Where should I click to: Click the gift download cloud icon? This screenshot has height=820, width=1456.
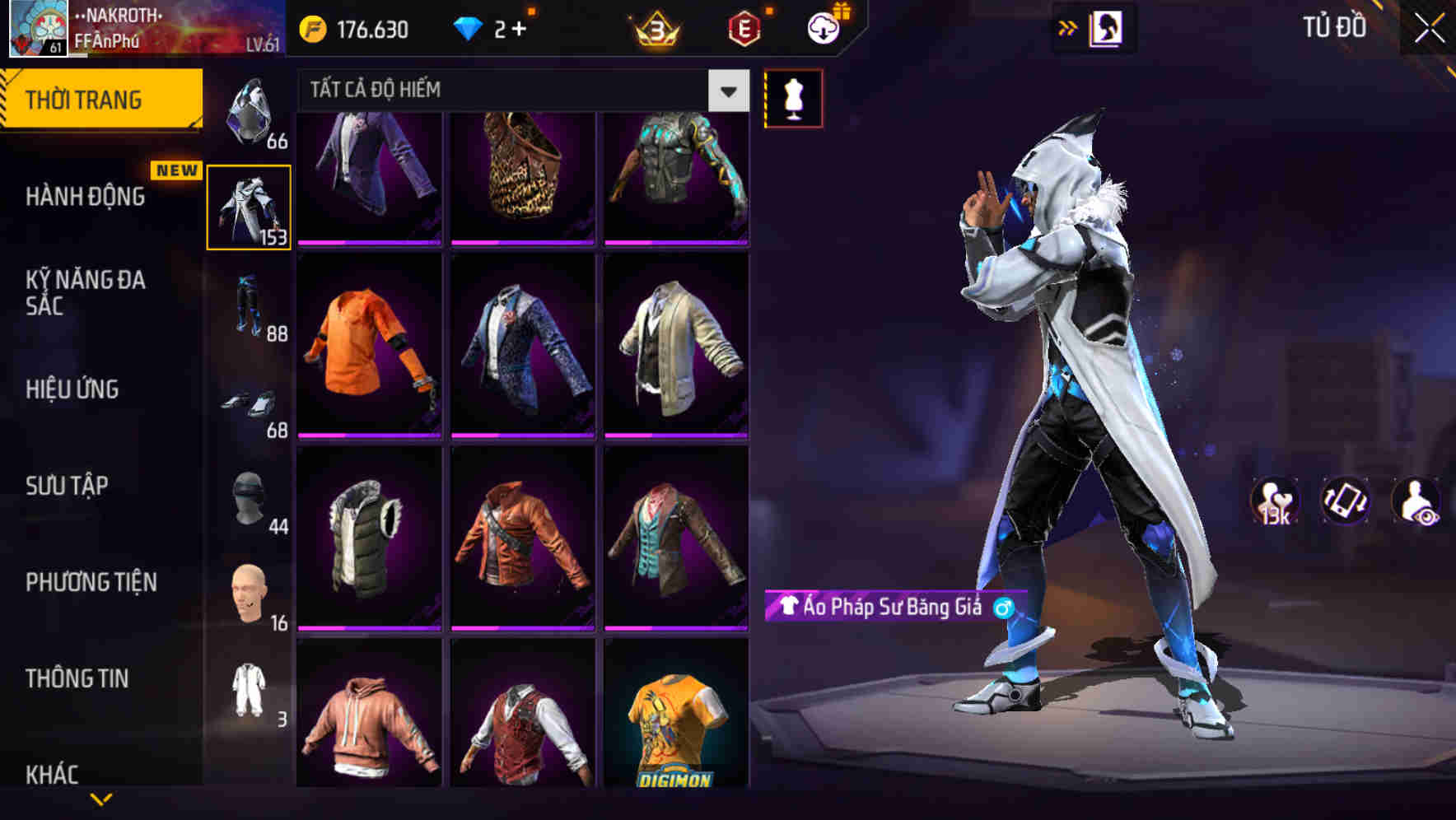point(824,27)
